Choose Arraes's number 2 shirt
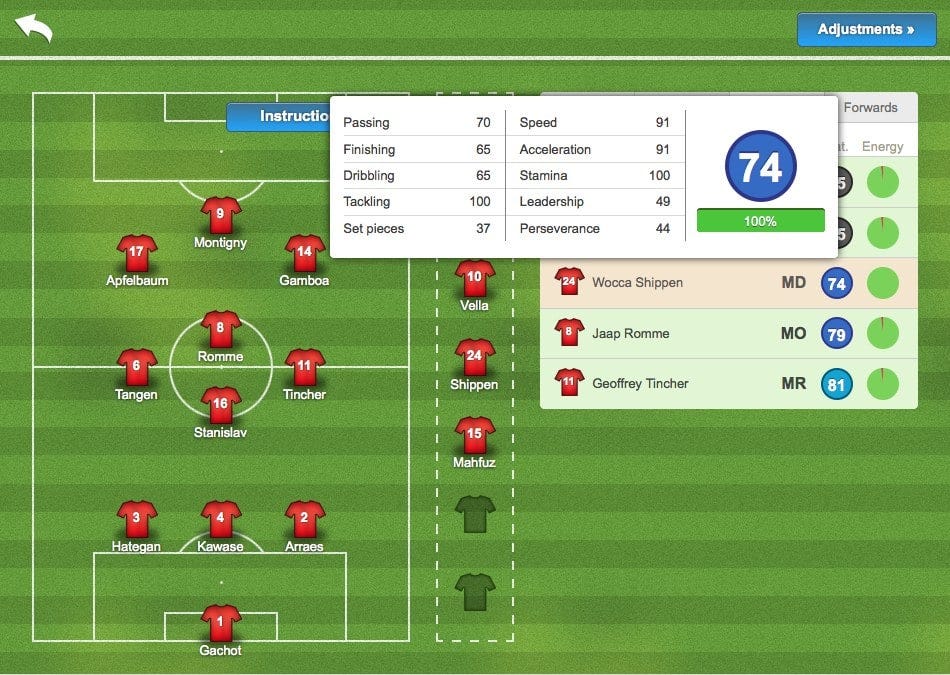Screen dimensions: 950x675 point(304,519)
